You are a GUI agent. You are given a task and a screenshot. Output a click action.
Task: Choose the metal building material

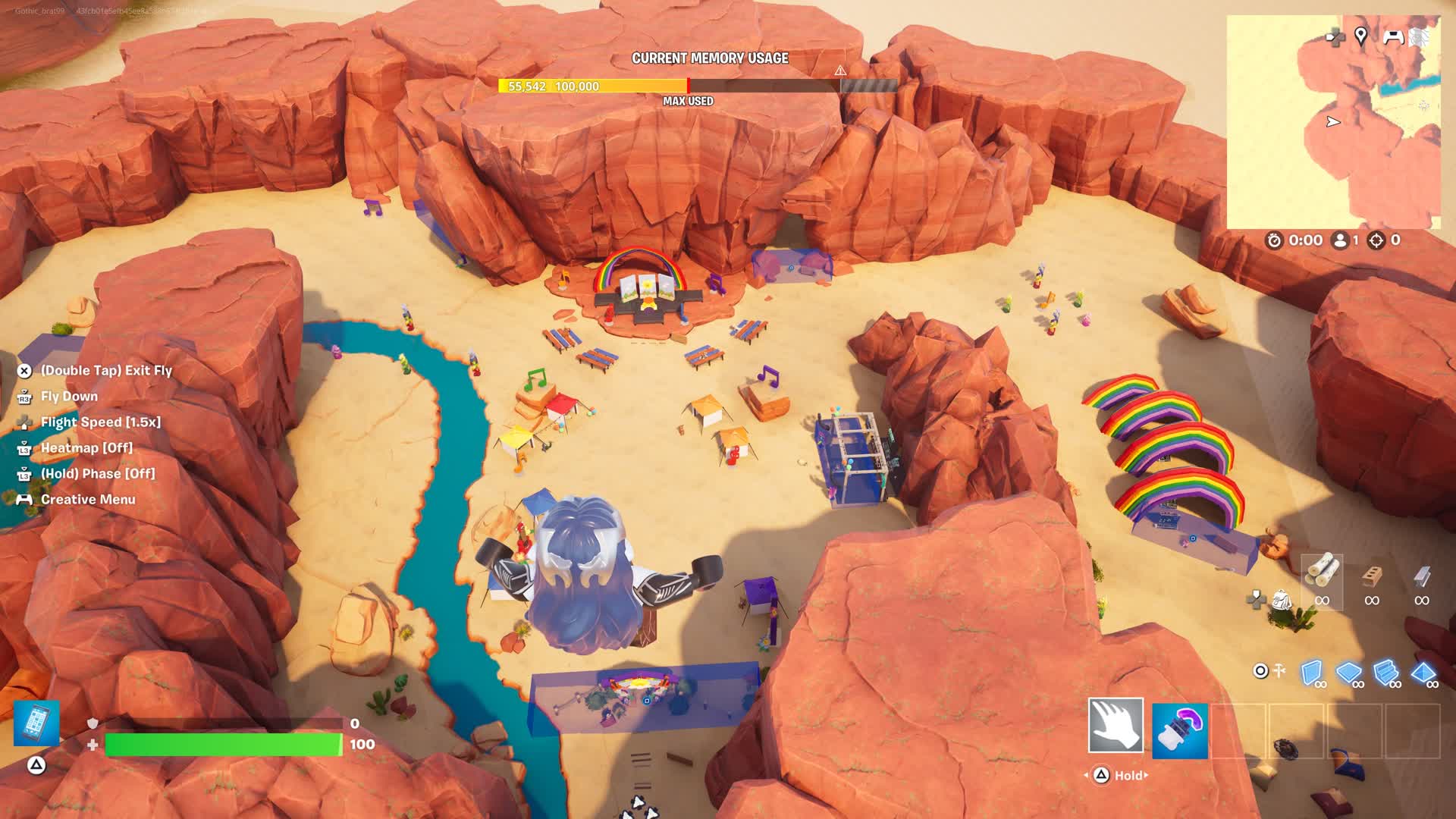point(1422,578)
